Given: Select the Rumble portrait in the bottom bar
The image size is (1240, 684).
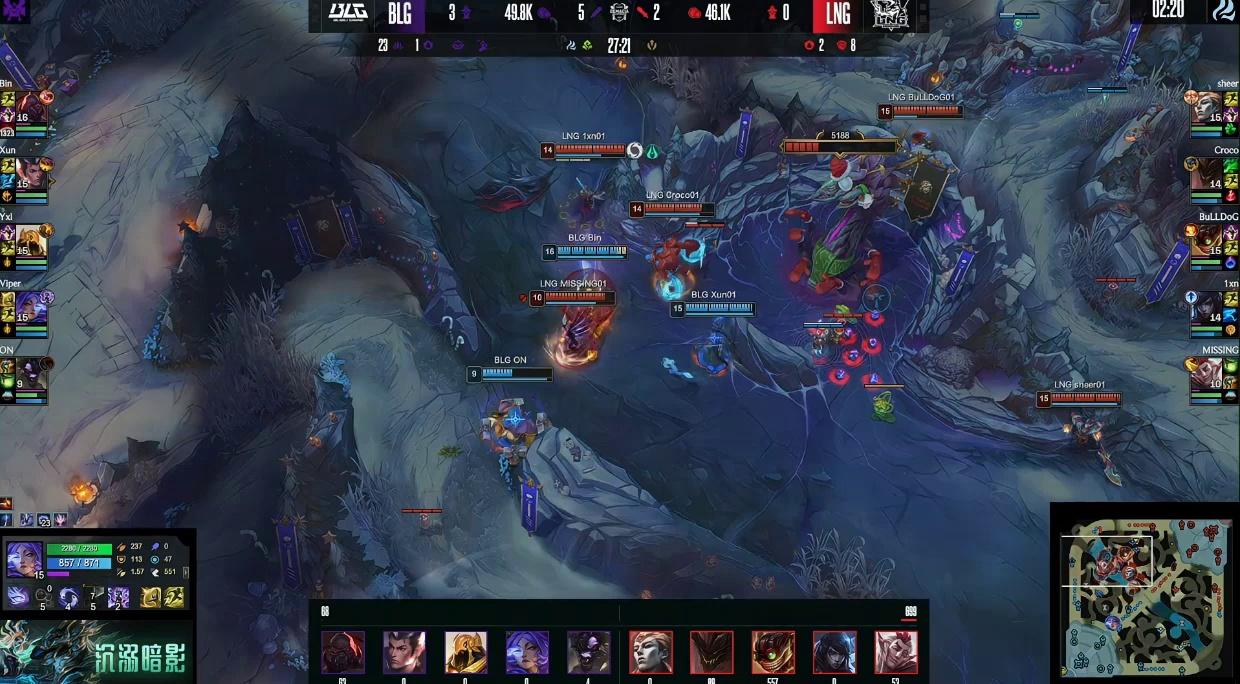Looking at the screenshot, I should click(773, 652).
